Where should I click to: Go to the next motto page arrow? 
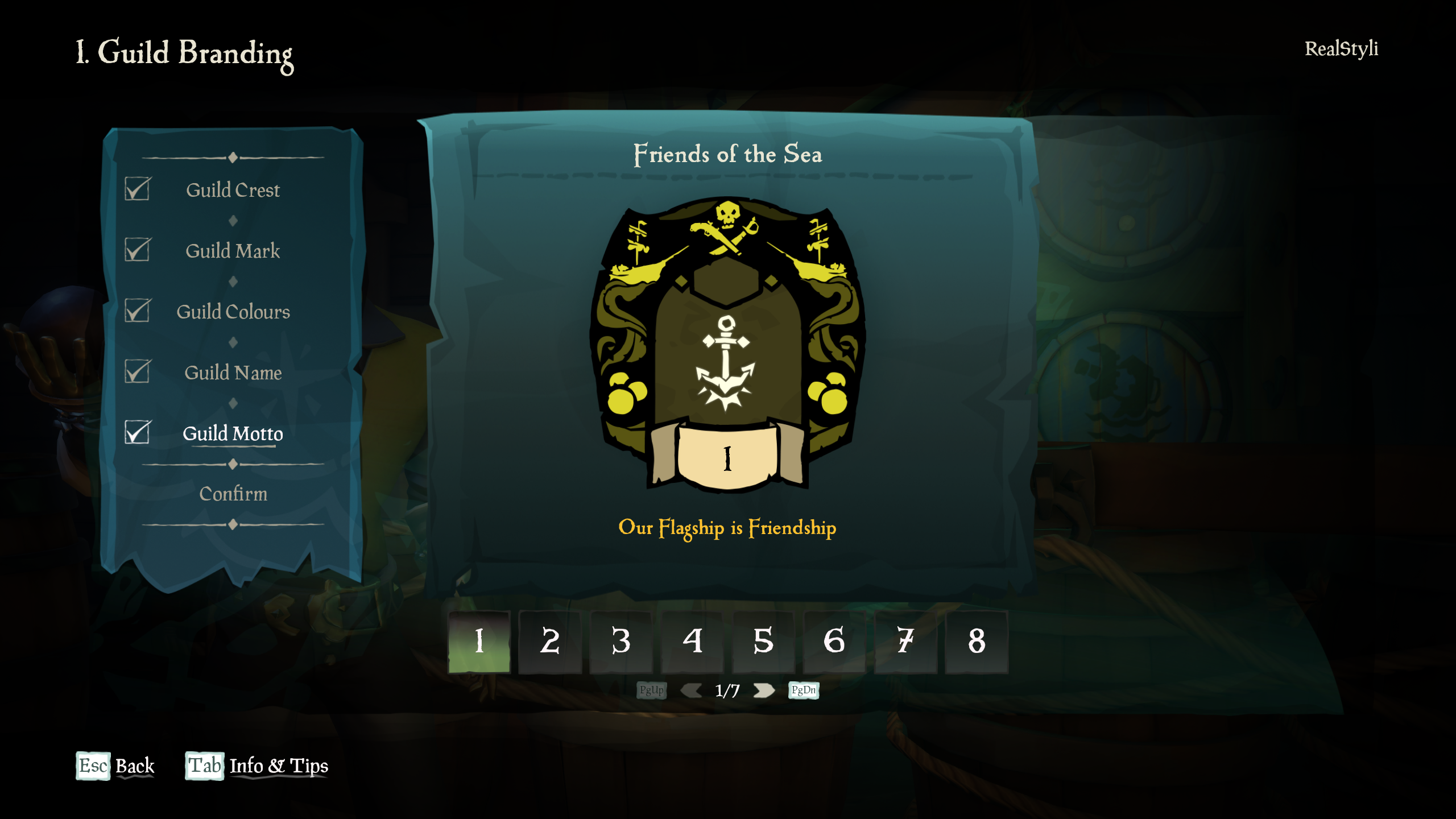(764, 690)
